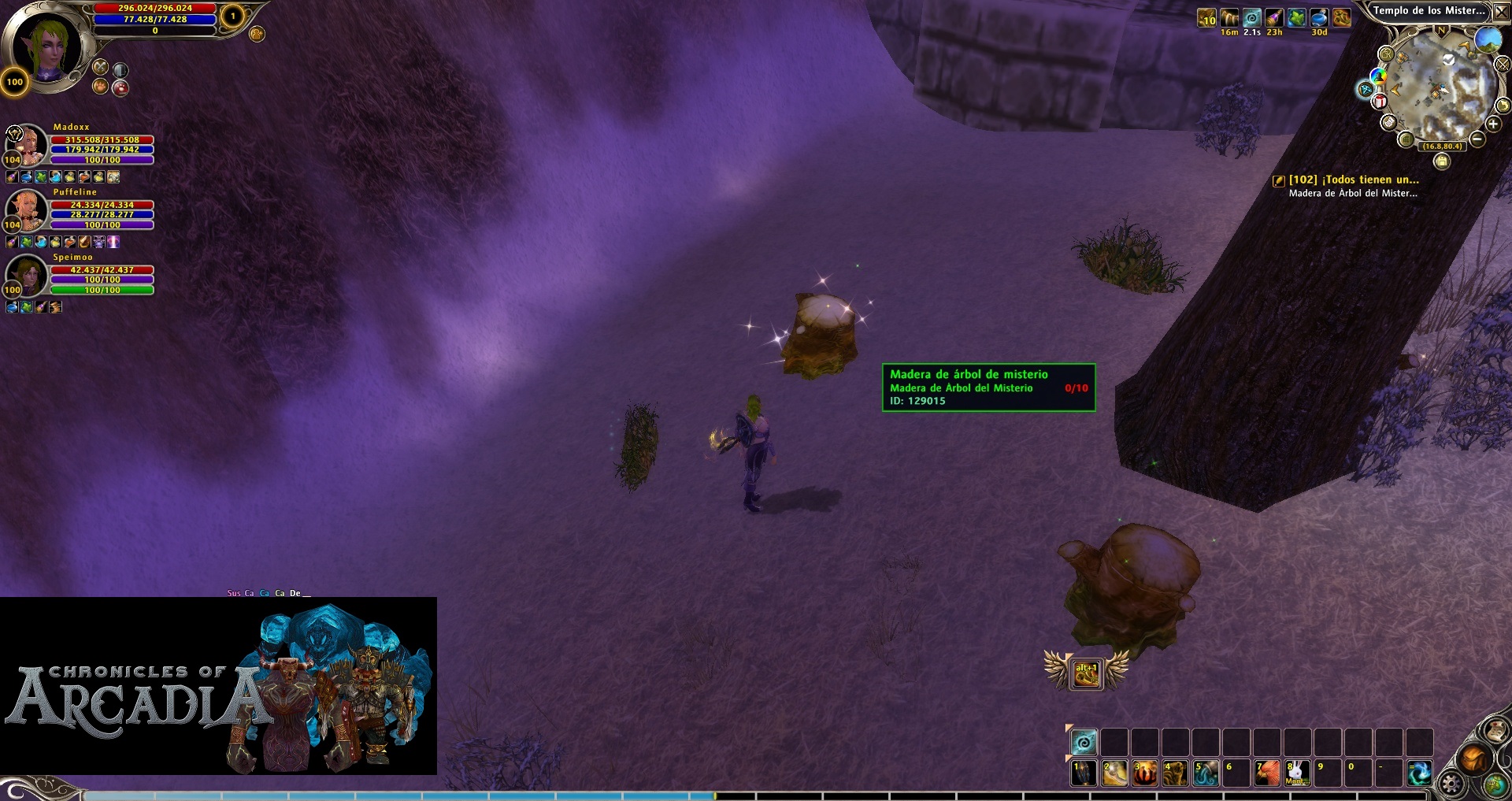Click the winged alt+1 extra action button
The width and height of the screenshot is (1512, 801).
(1086, 673)
